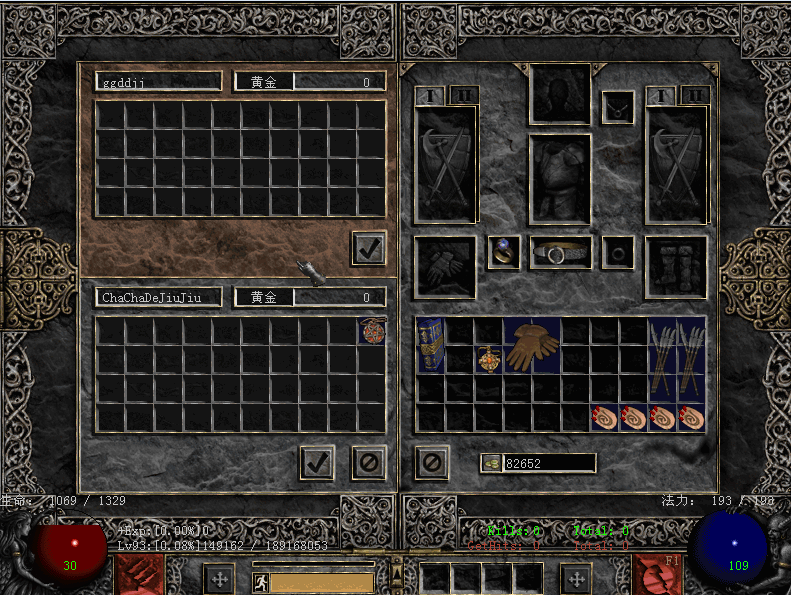791x595 pixels.
Task: Choose the empty amulet equipment slot
Action: coord(617,107)
